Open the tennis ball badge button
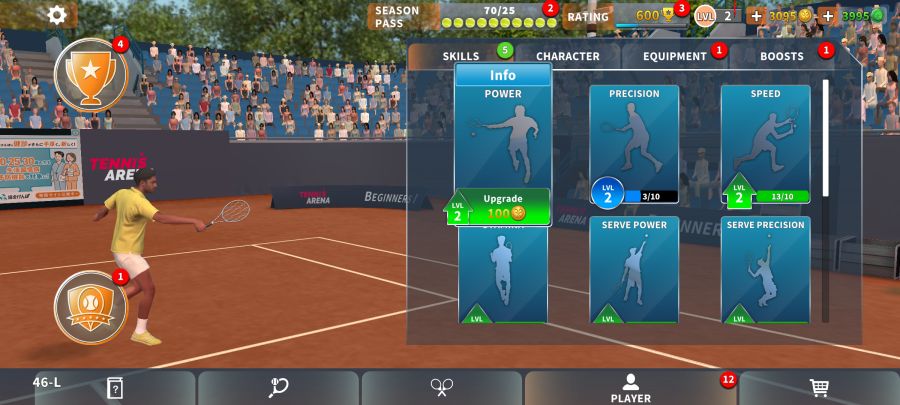The width and height of the screenshot is (900, 405). click(90, 303)
